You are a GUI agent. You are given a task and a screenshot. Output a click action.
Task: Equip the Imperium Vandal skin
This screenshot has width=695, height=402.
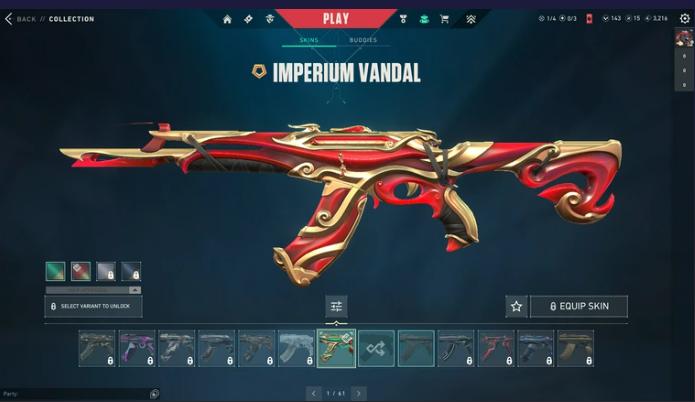[578, 306]
